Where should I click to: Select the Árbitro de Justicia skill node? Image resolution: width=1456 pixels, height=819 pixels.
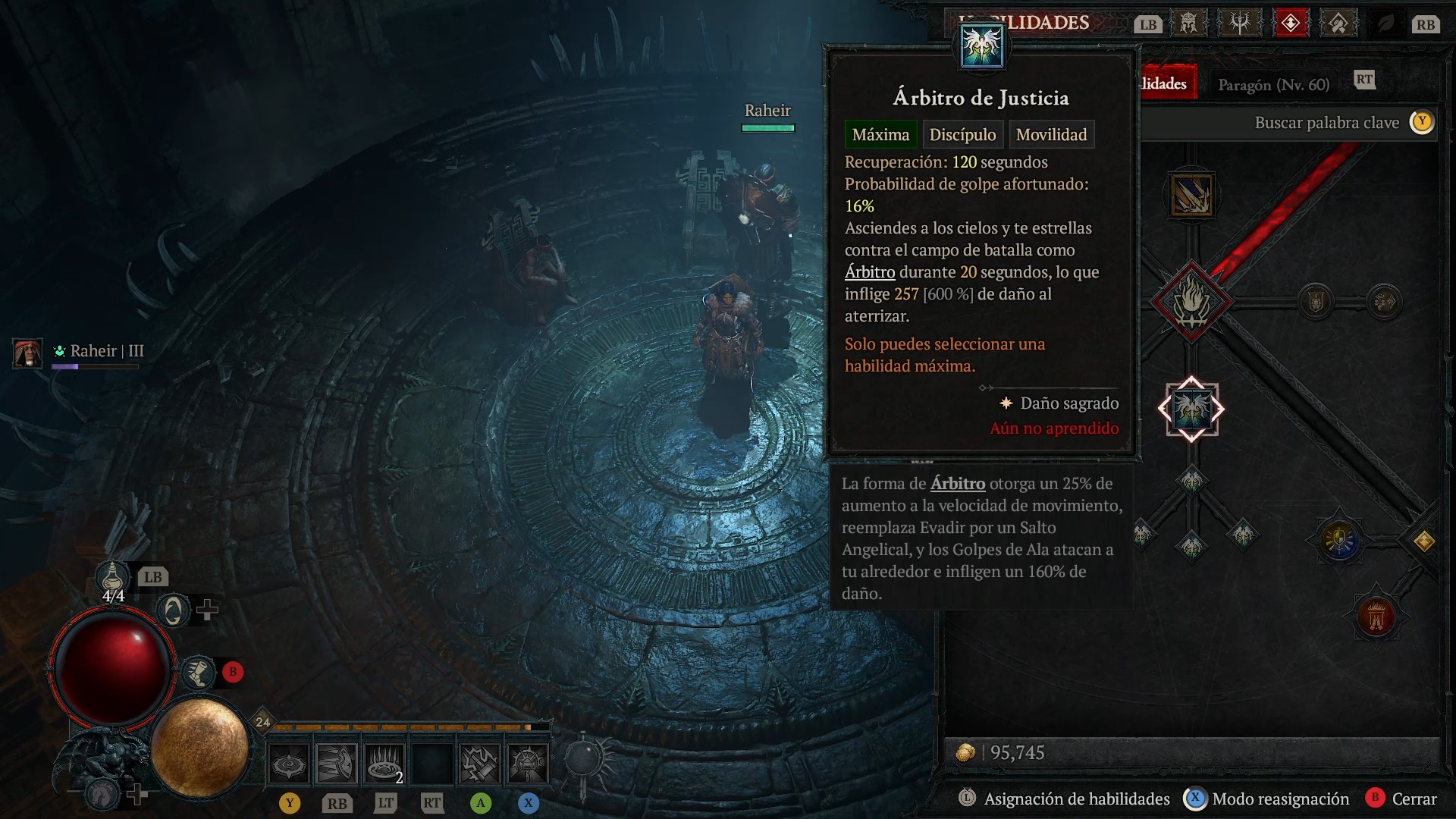[x=1191, y=409]
